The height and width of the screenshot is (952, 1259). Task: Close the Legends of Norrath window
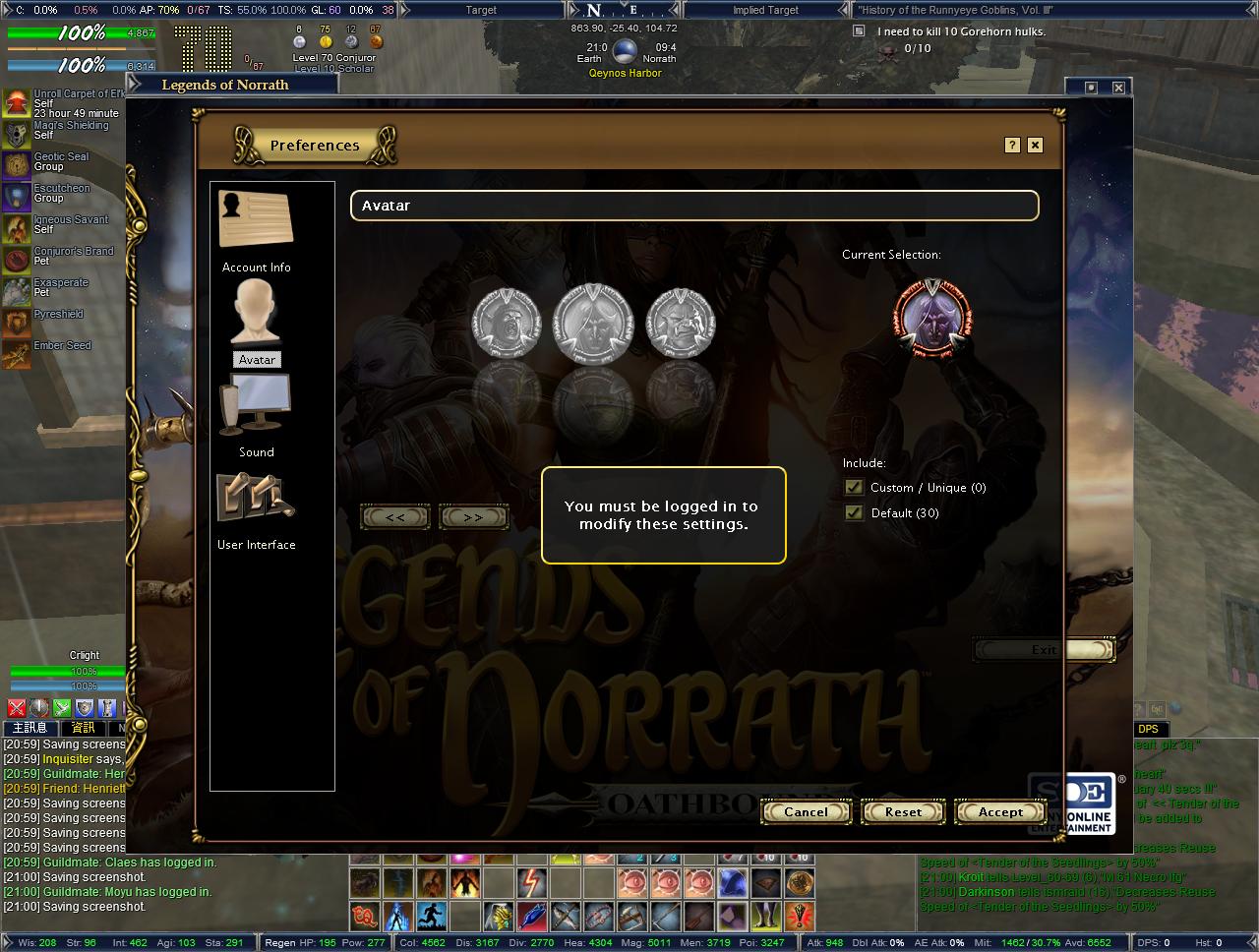pyautogui.click(x=1118, y=88)
